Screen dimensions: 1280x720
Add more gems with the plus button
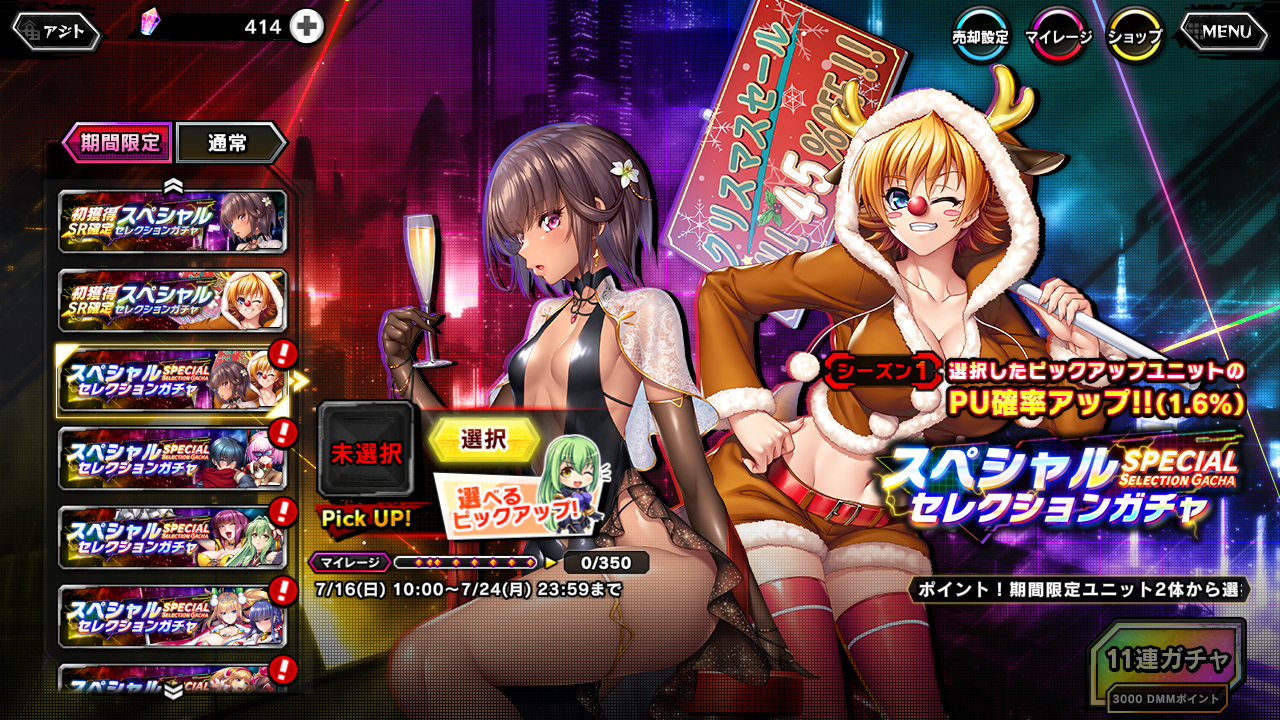307,28
